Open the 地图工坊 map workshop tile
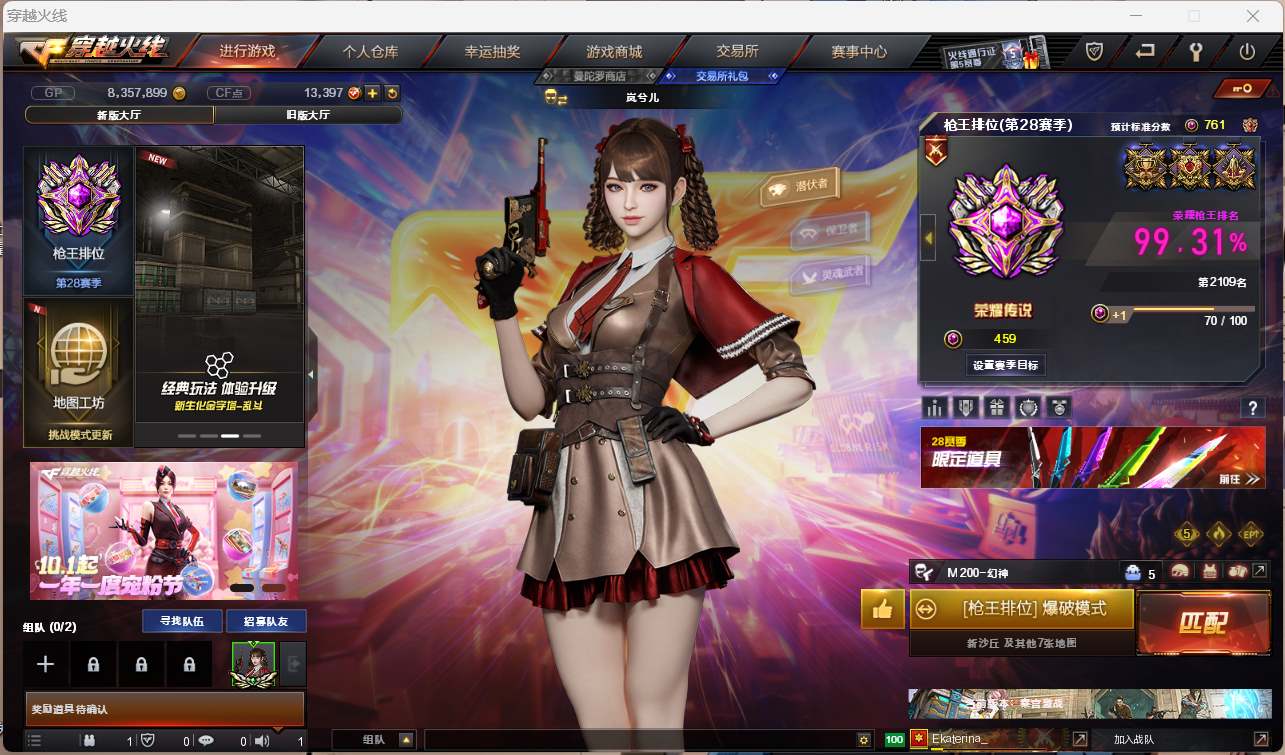 (78, 371)
